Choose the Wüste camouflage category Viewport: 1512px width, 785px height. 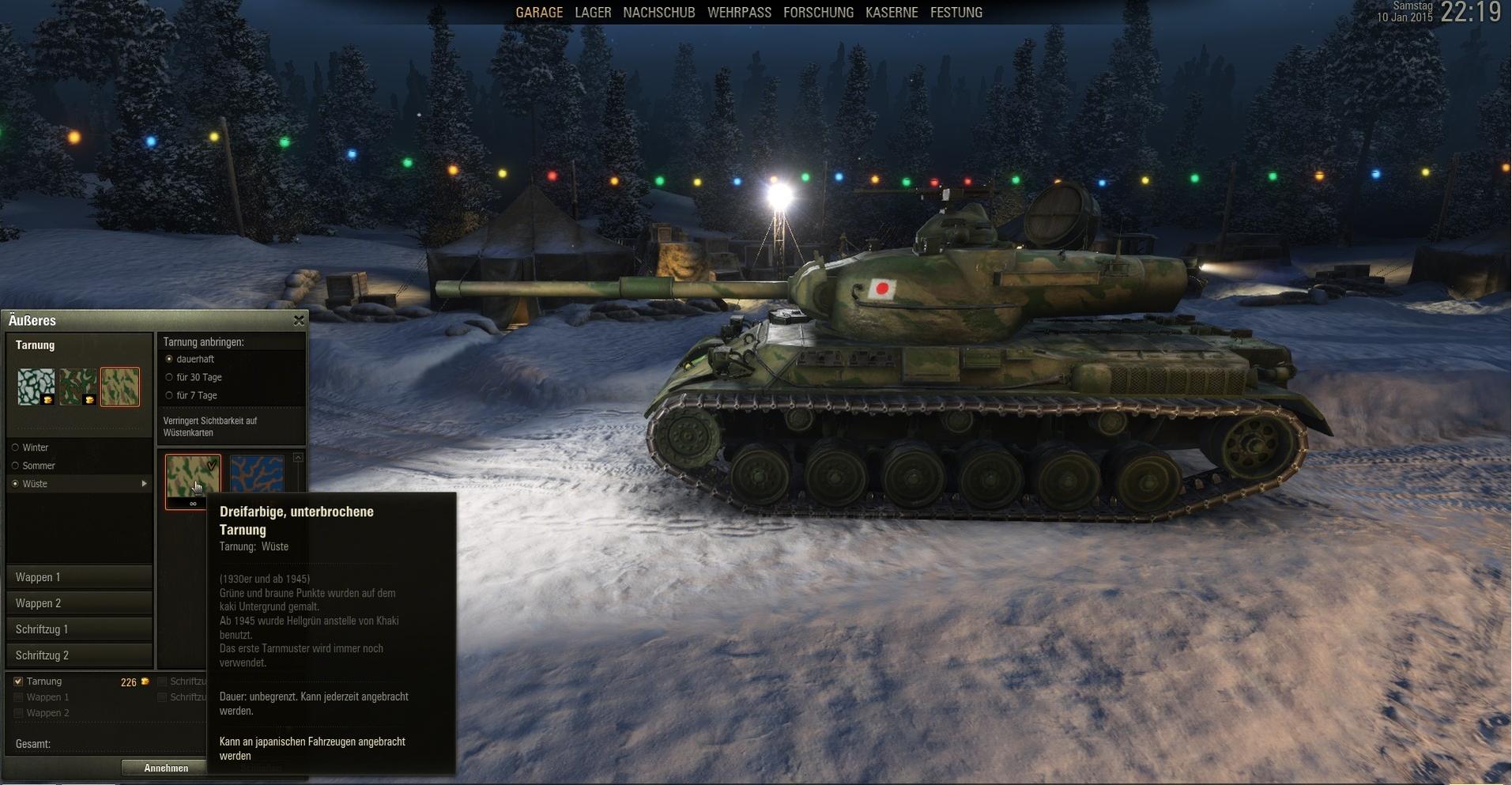[x=16, y=484]
